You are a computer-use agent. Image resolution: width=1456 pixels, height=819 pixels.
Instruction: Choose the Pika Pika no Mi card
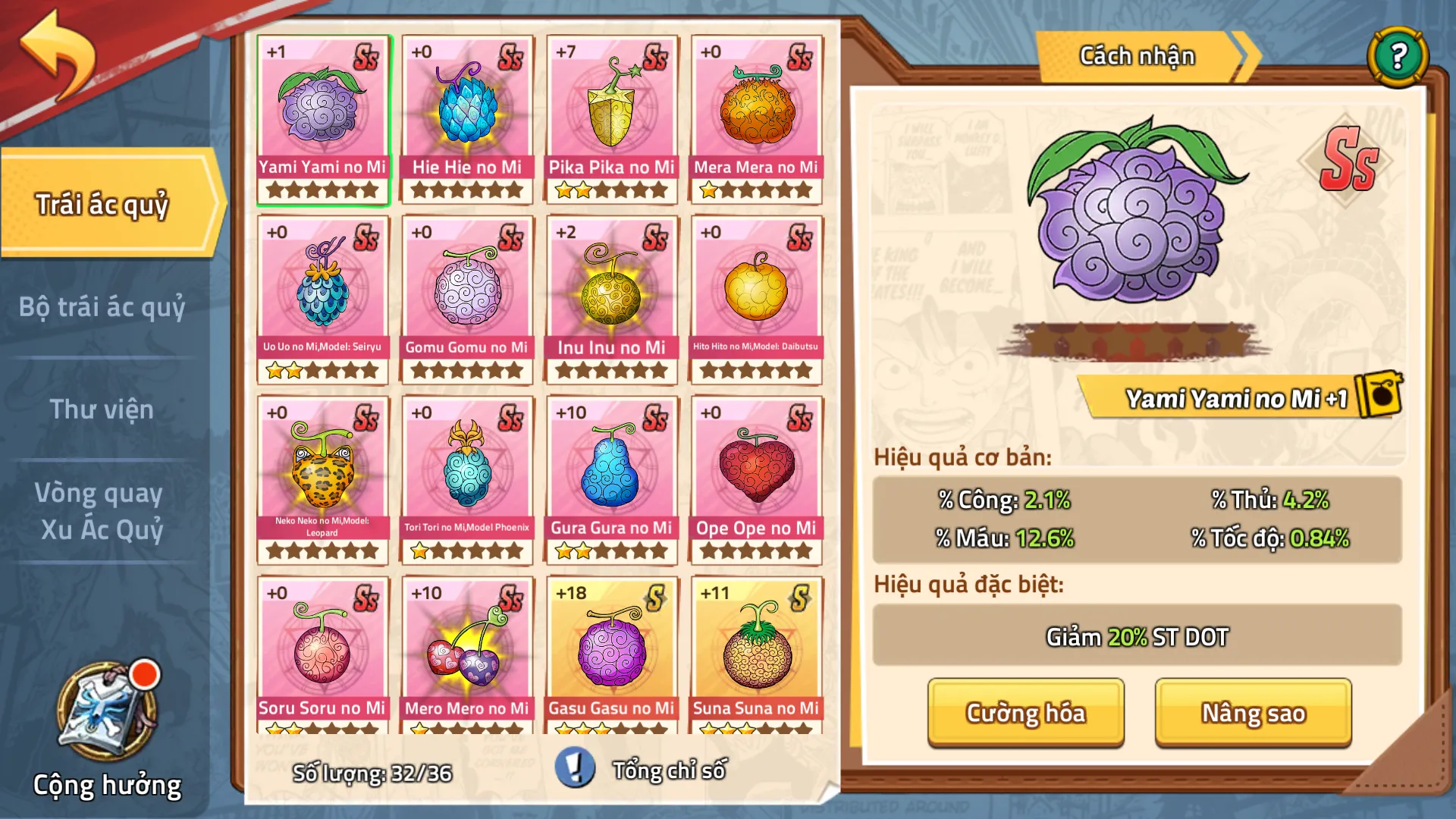point(611,119)
